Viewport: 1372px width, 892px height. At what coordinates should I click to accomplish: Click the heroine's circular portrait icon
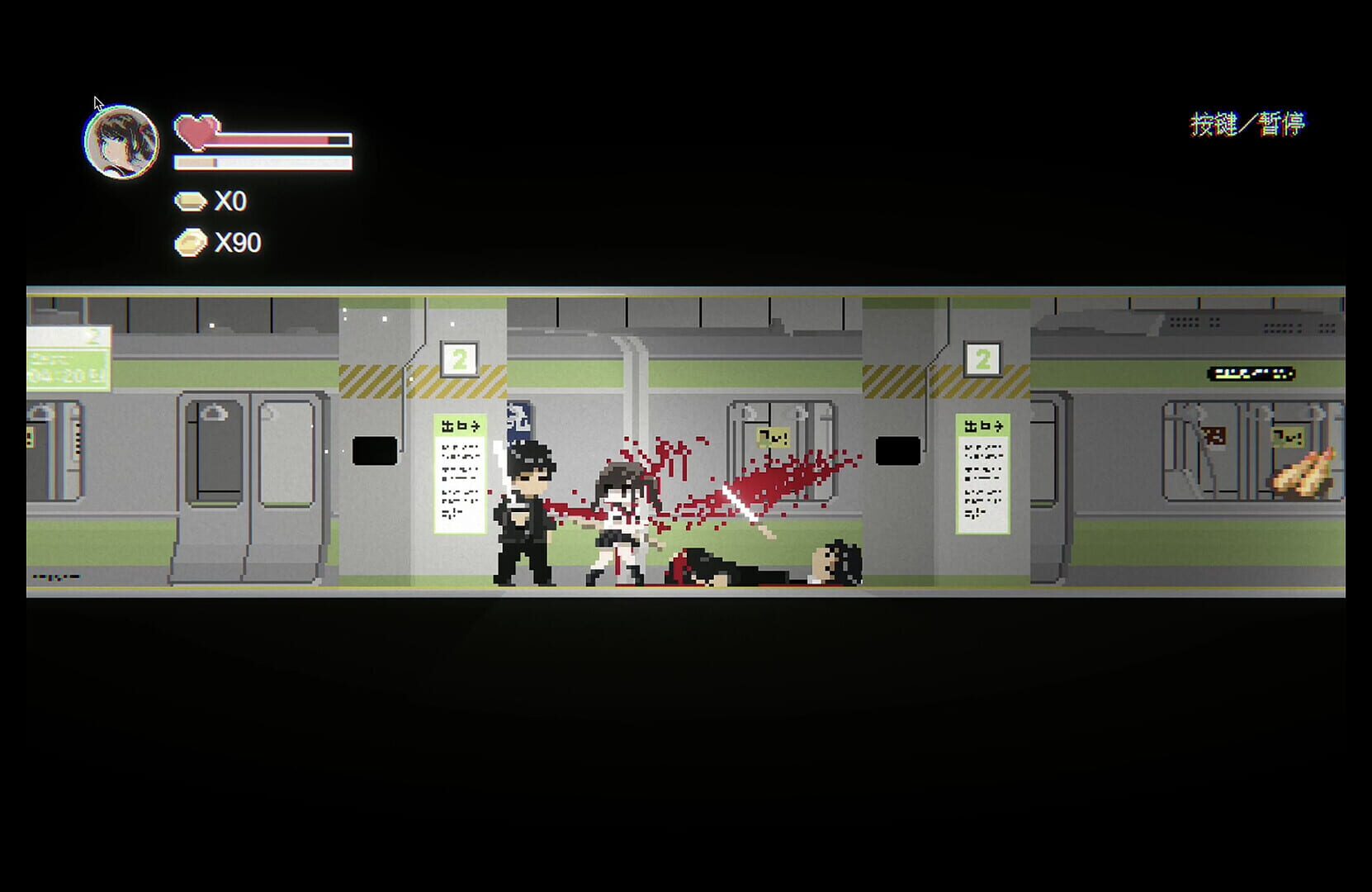(120, 141)
